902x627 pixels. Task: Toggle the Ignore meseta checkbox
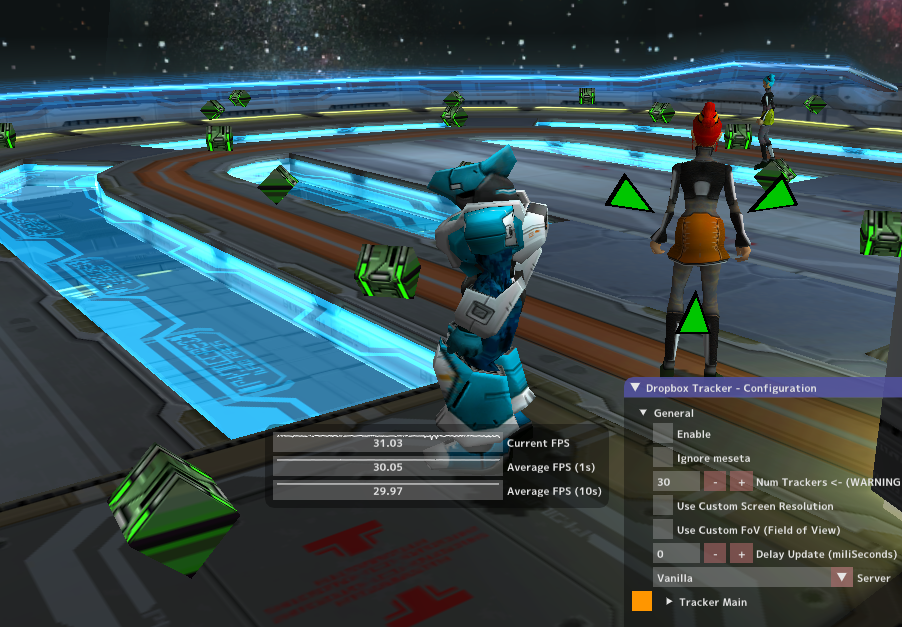tap(663, 458)
